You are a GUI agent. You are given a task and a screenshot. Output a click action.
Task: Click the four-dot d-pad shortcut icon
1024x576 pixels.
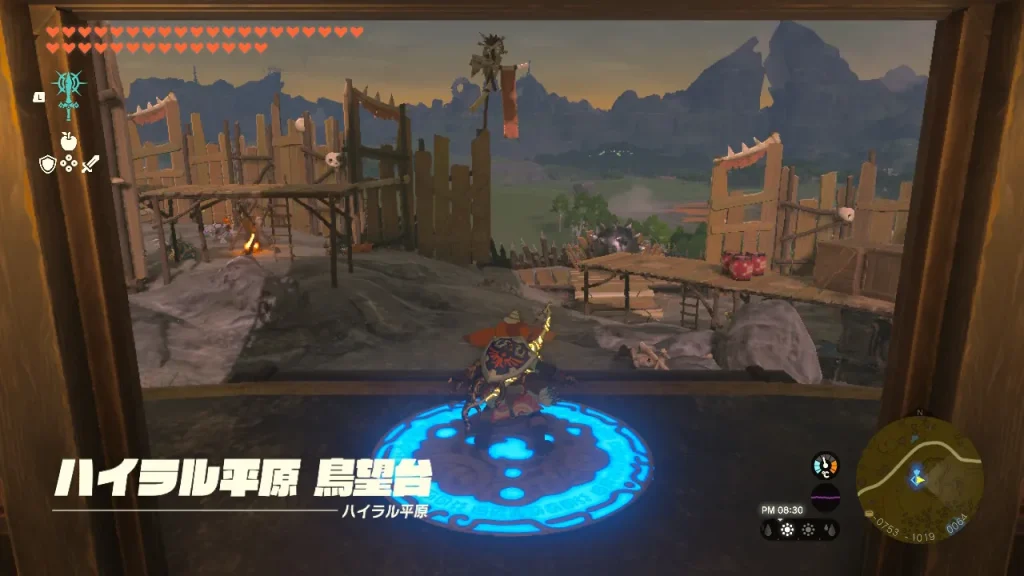click(x=68, y=163)
